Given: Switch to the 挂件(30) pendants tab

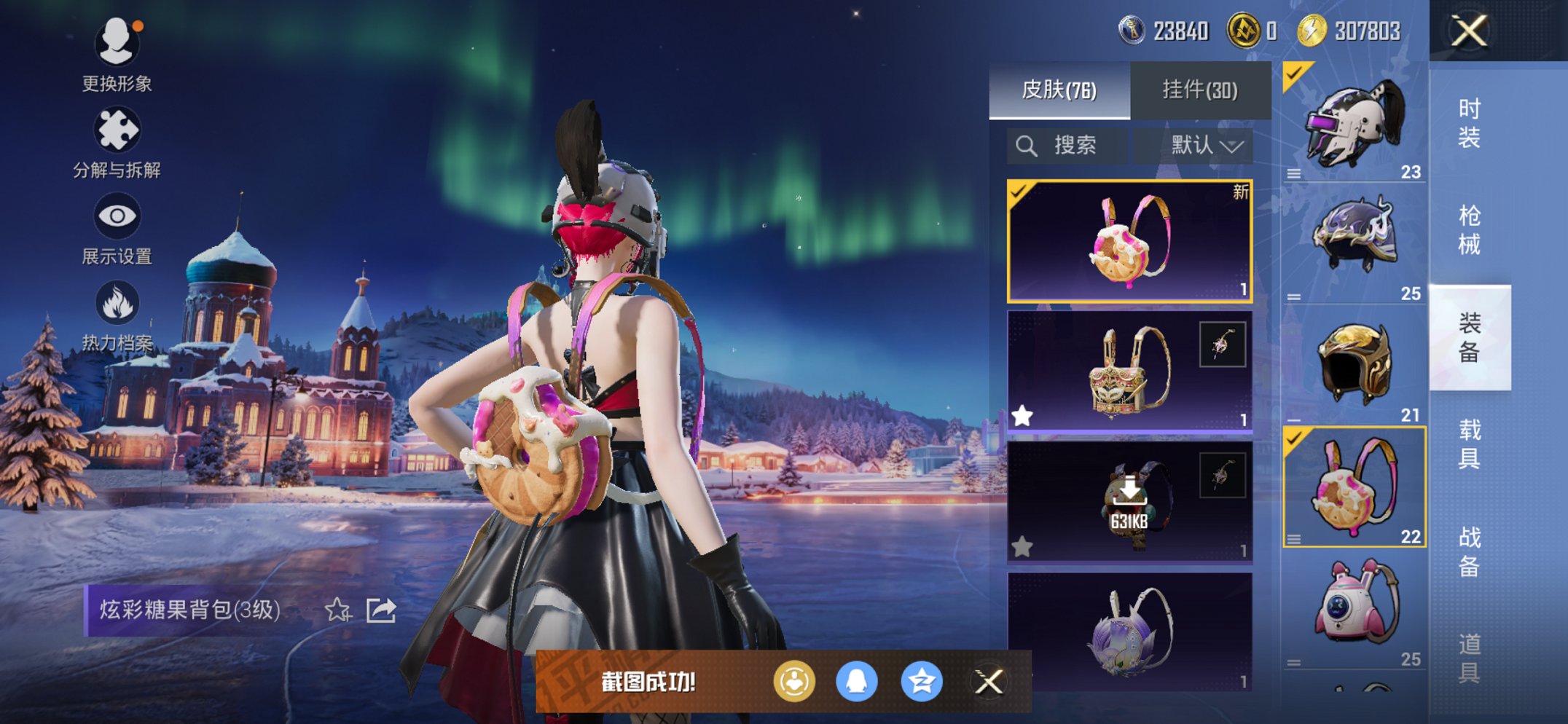Looking at the screenshot, I should 1199,90.
